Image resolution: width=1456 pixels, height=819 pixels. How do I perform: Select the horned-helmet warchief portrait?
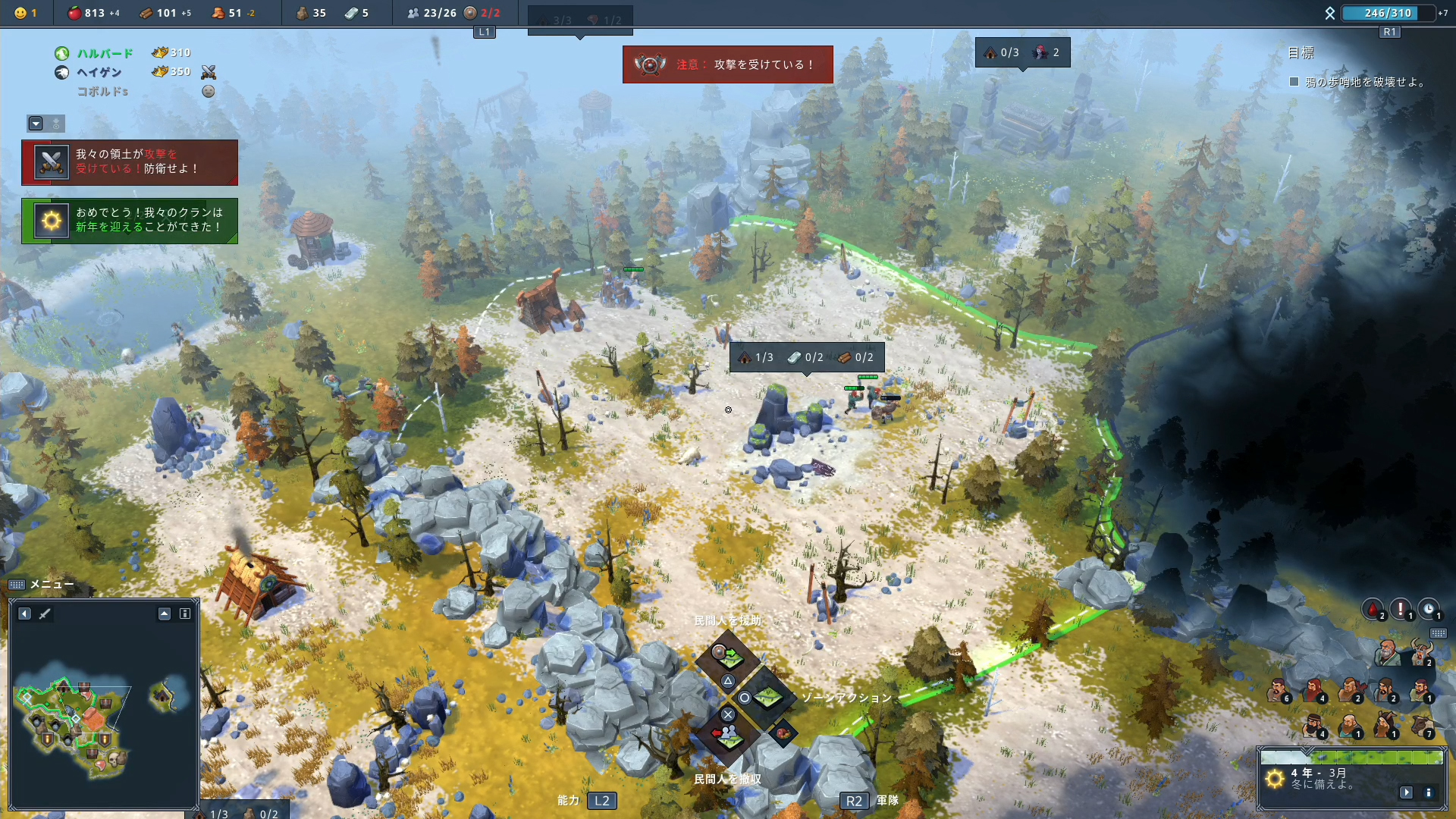coord(1421,651)
